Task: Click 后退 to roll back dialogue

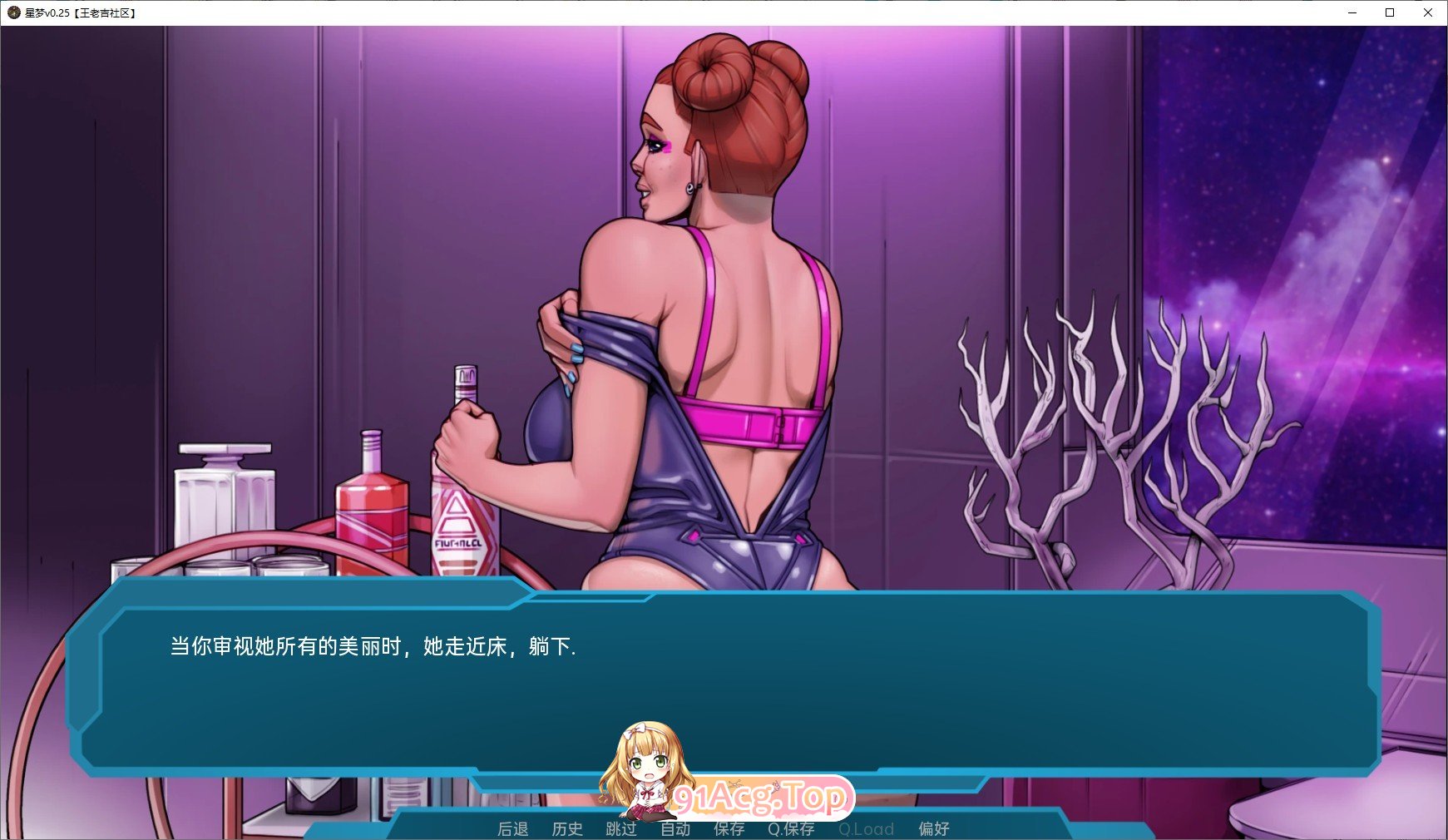Action: coord(511,828)
